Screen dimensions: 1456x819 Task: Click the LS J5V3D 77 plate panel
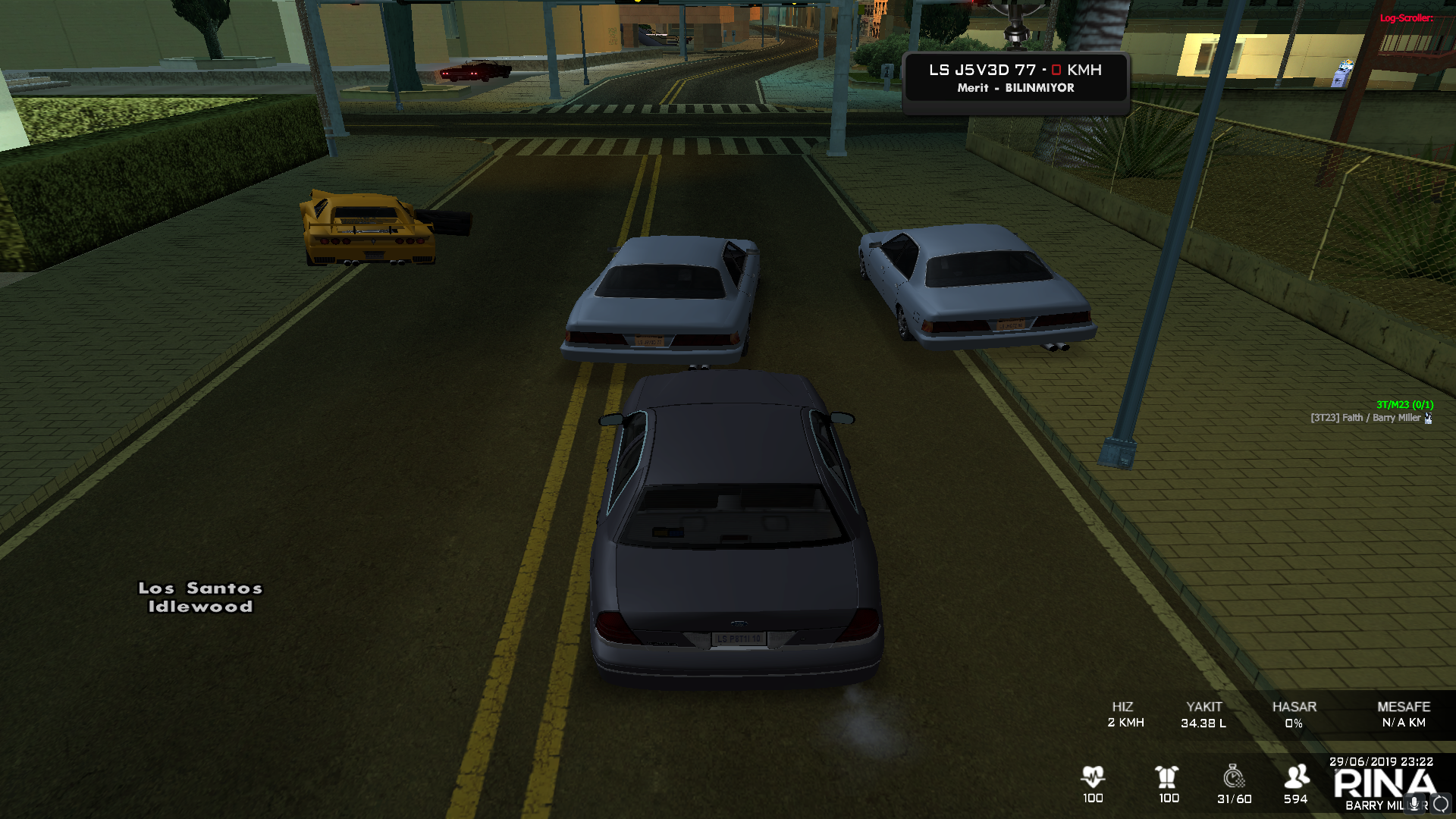[x=1015, y=78]
